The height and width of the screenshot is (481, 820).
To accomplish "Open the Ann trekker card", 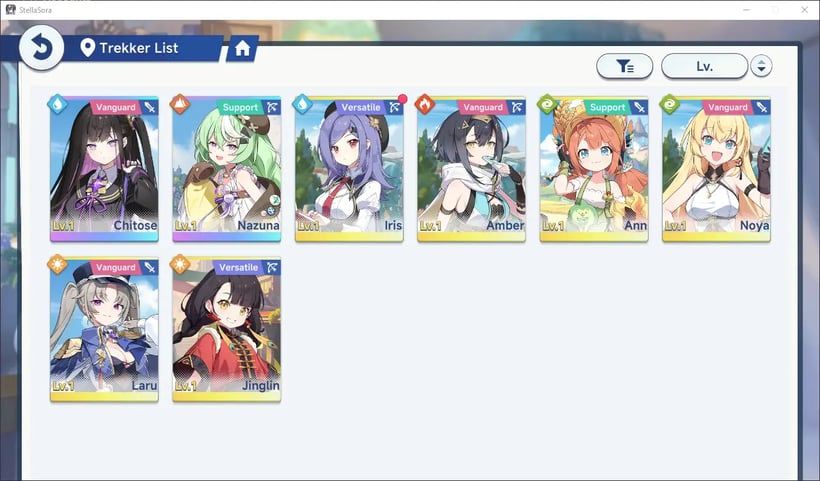I will point(594,168).
